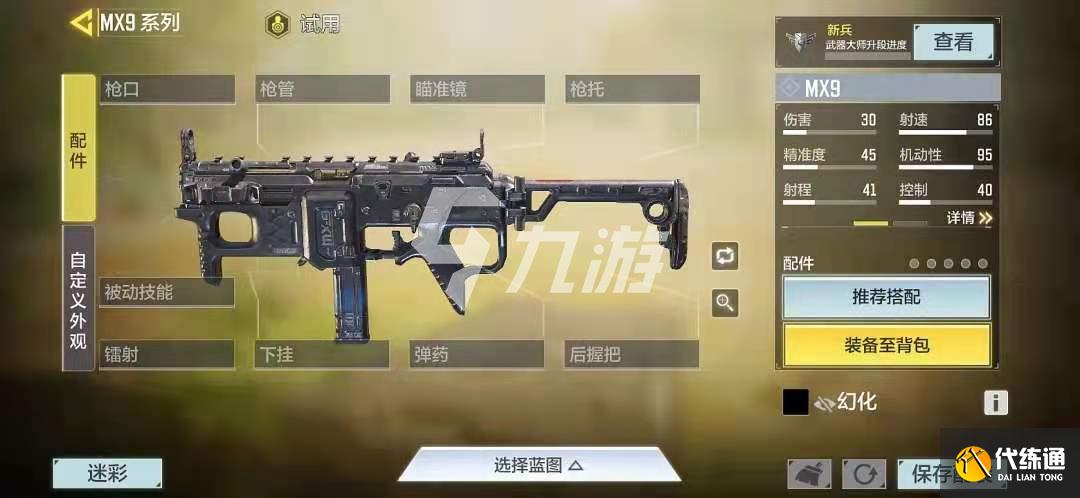The image size is (1080, 498).
Task: Switch to the 配件 attachments tab
Action: 79,148
